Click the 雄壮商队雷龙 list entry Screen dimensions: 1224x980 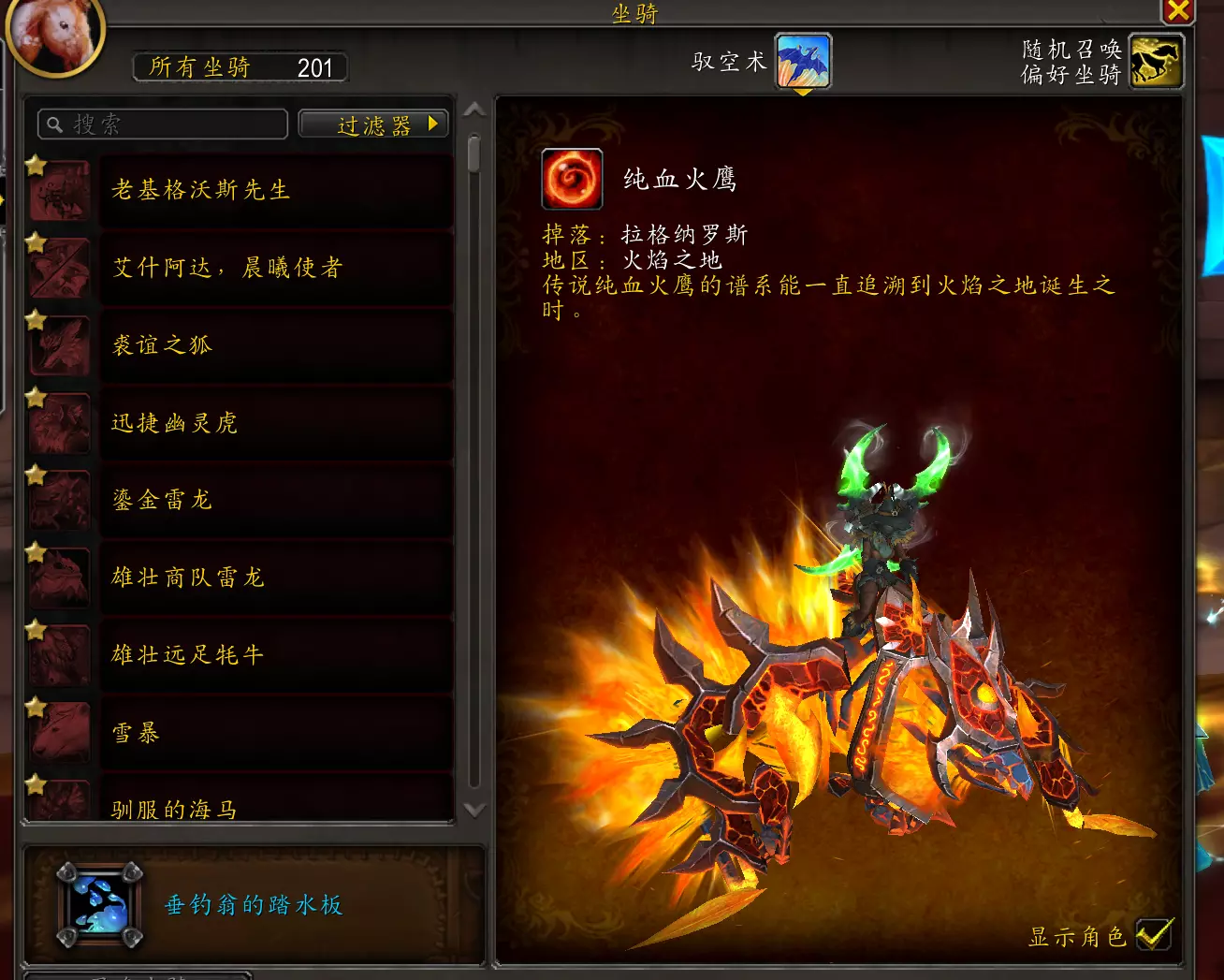tap(274, 578)
